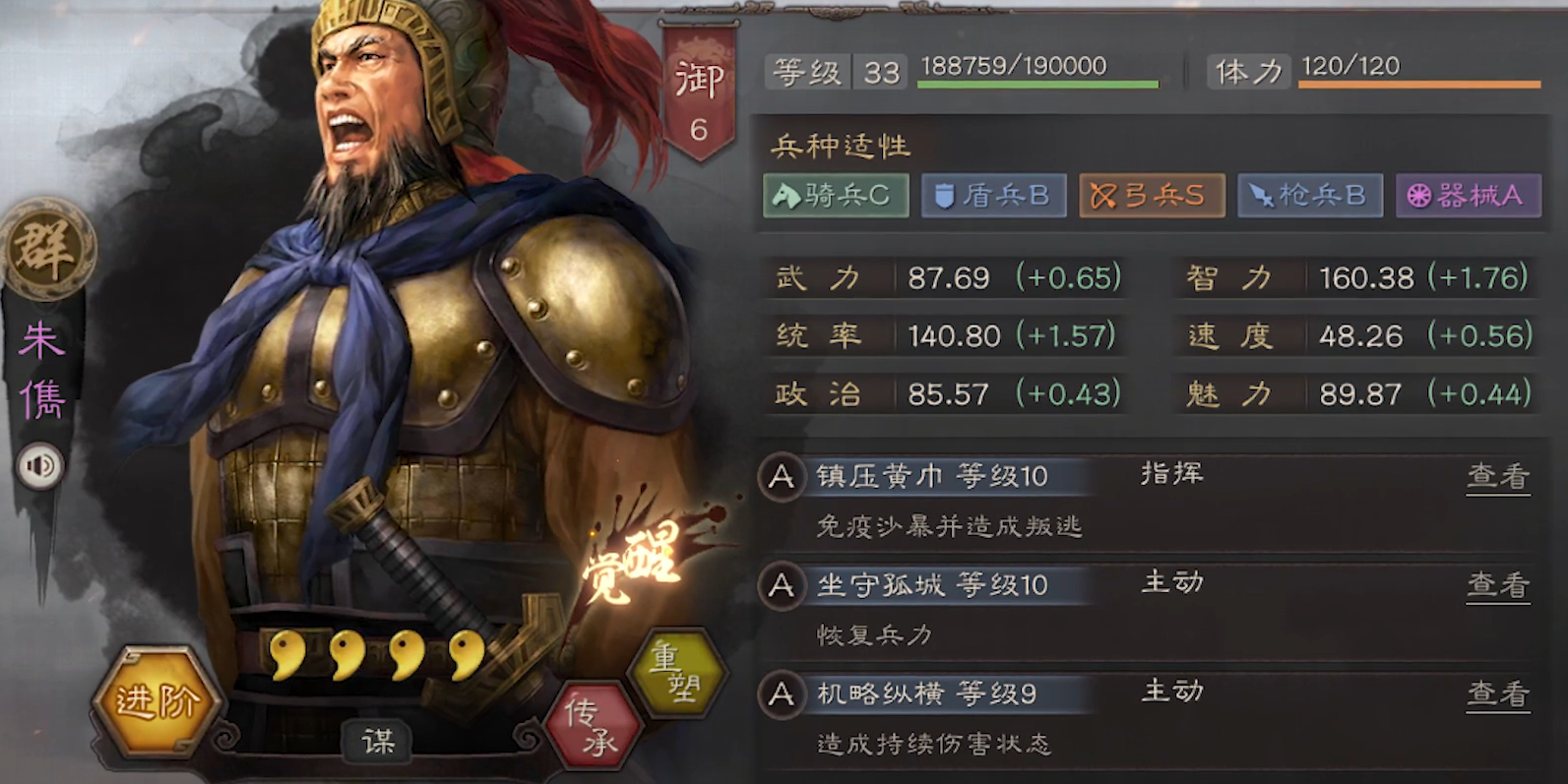Click the A badge beside 镇压黄巾
1568x784 pixels.
[x=781, y=475]
